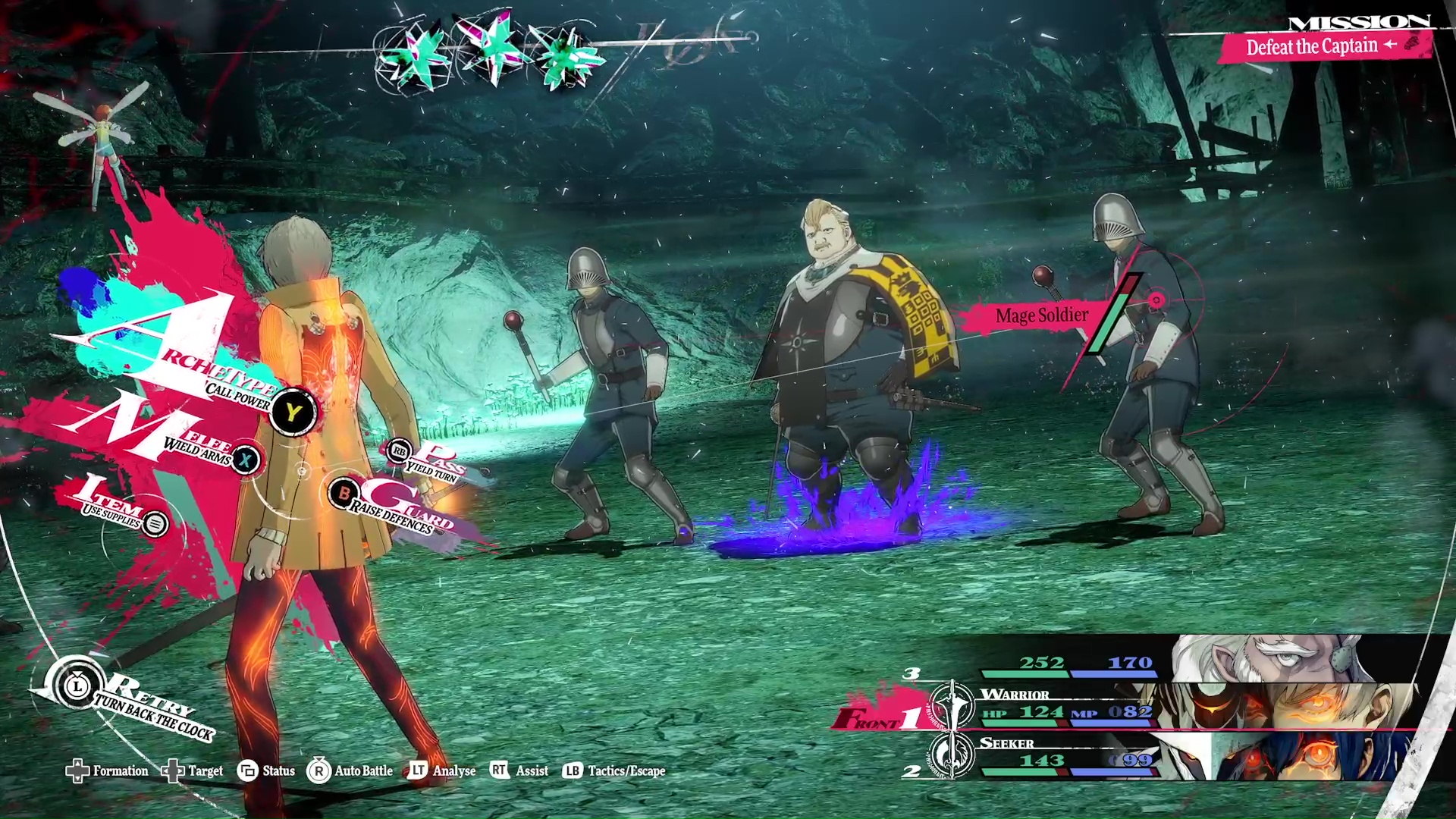
Task: Select Pass to yield the turn
Action: coord(400,452)
